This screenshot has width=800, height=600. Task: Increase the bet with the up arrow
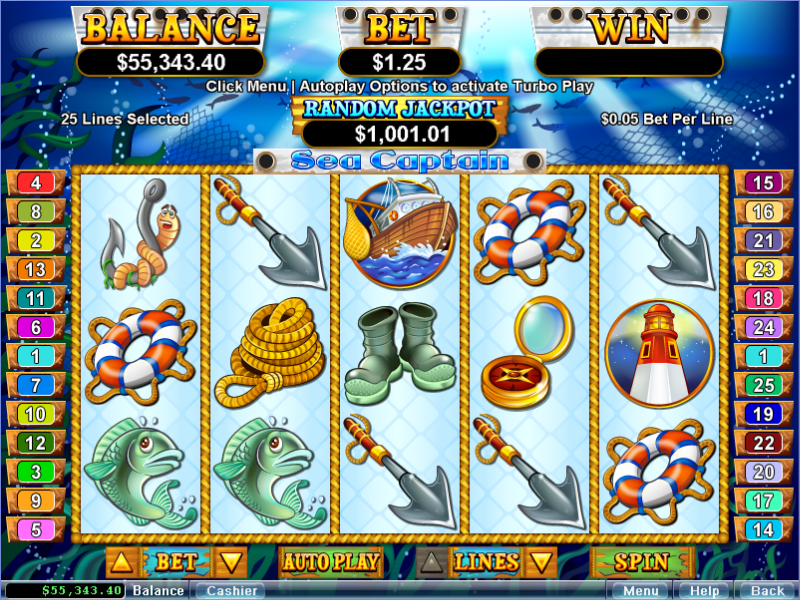[118, 562]
